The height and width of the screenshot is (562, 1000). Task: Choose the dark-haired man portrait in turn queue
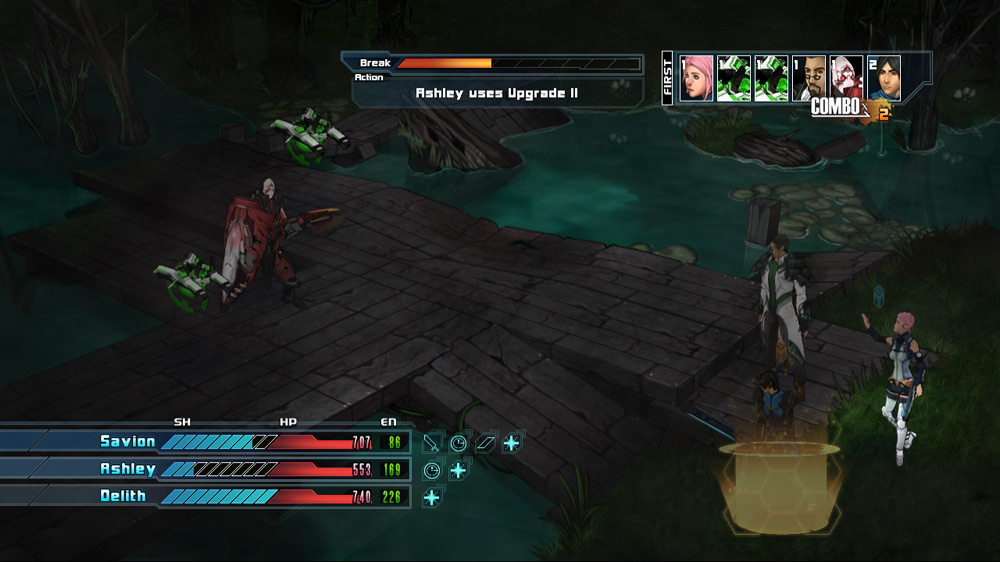pyautogui.click(x=884, y=78)
